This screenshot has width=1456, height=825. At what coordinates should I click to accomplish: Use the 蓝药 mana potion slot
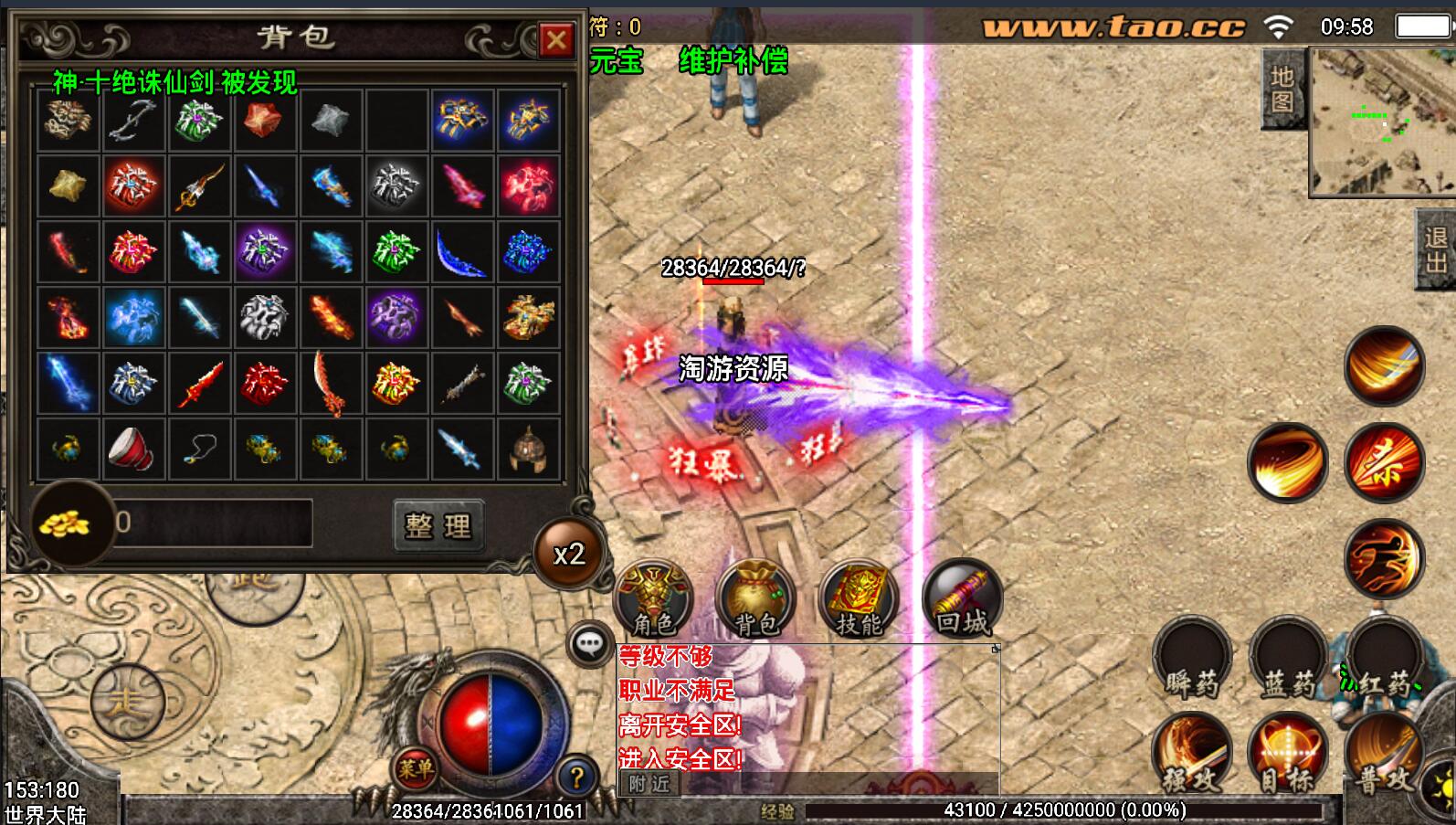1288,660
